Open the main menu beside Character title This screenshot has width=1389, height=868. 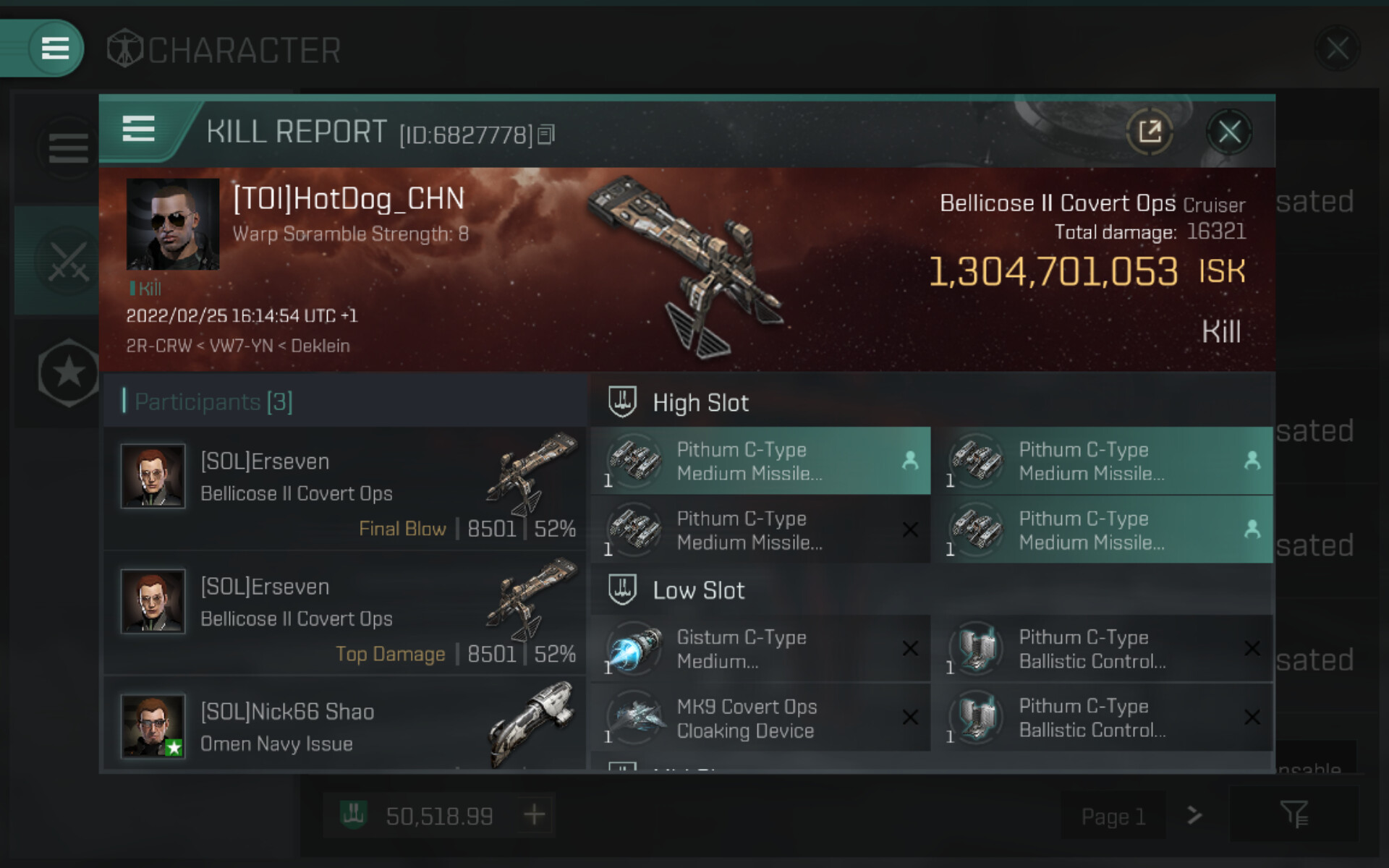coord(55,48)
